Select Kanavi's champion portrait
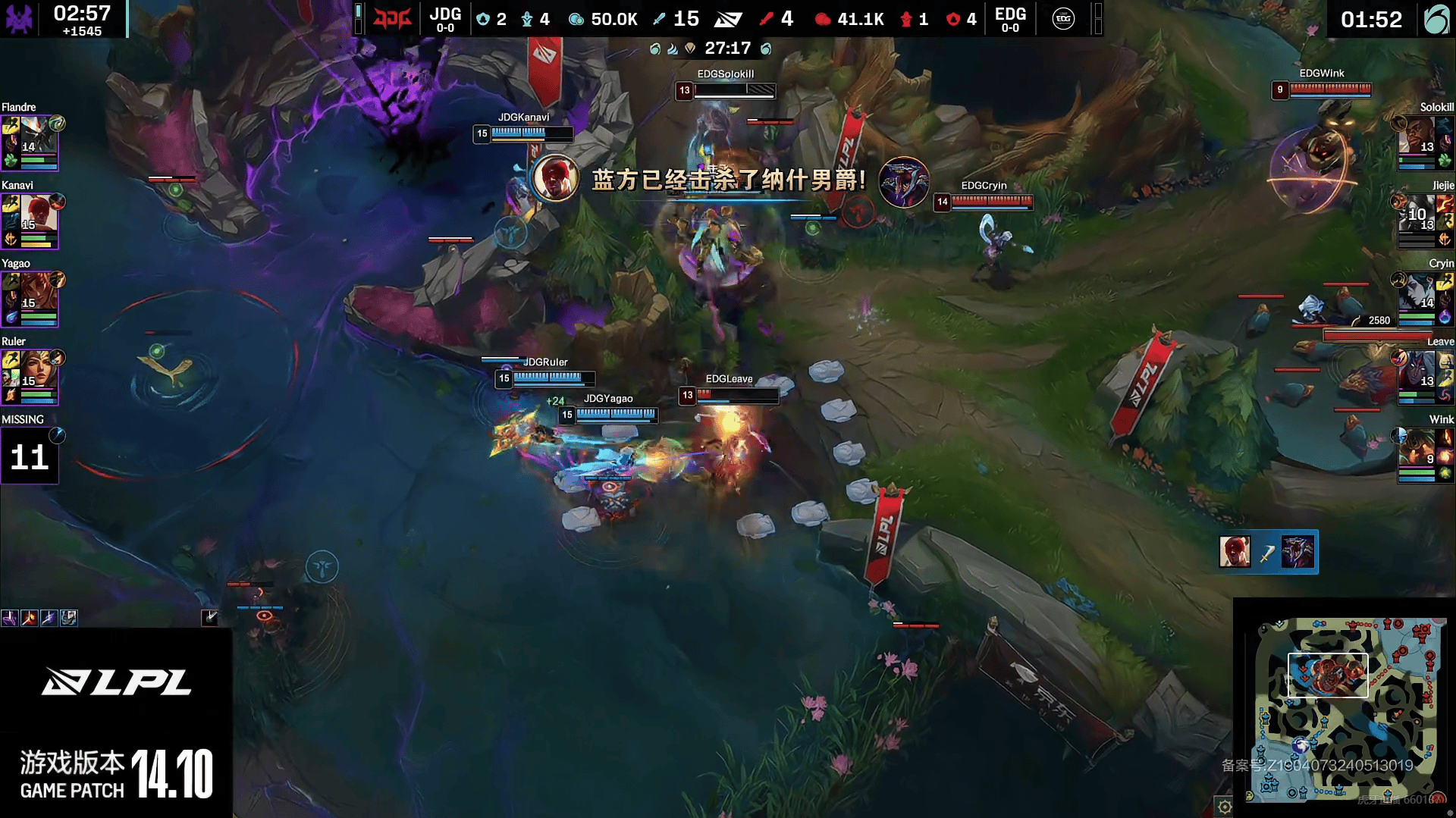This screenshot has width=1456, height=818. click(x=38, y=213)
